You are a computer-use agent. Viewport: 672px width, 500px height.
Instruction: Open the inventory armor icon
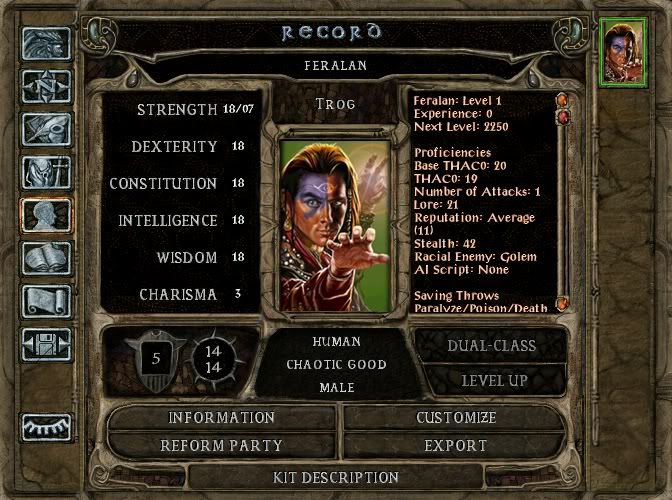[x=46, y=173]
